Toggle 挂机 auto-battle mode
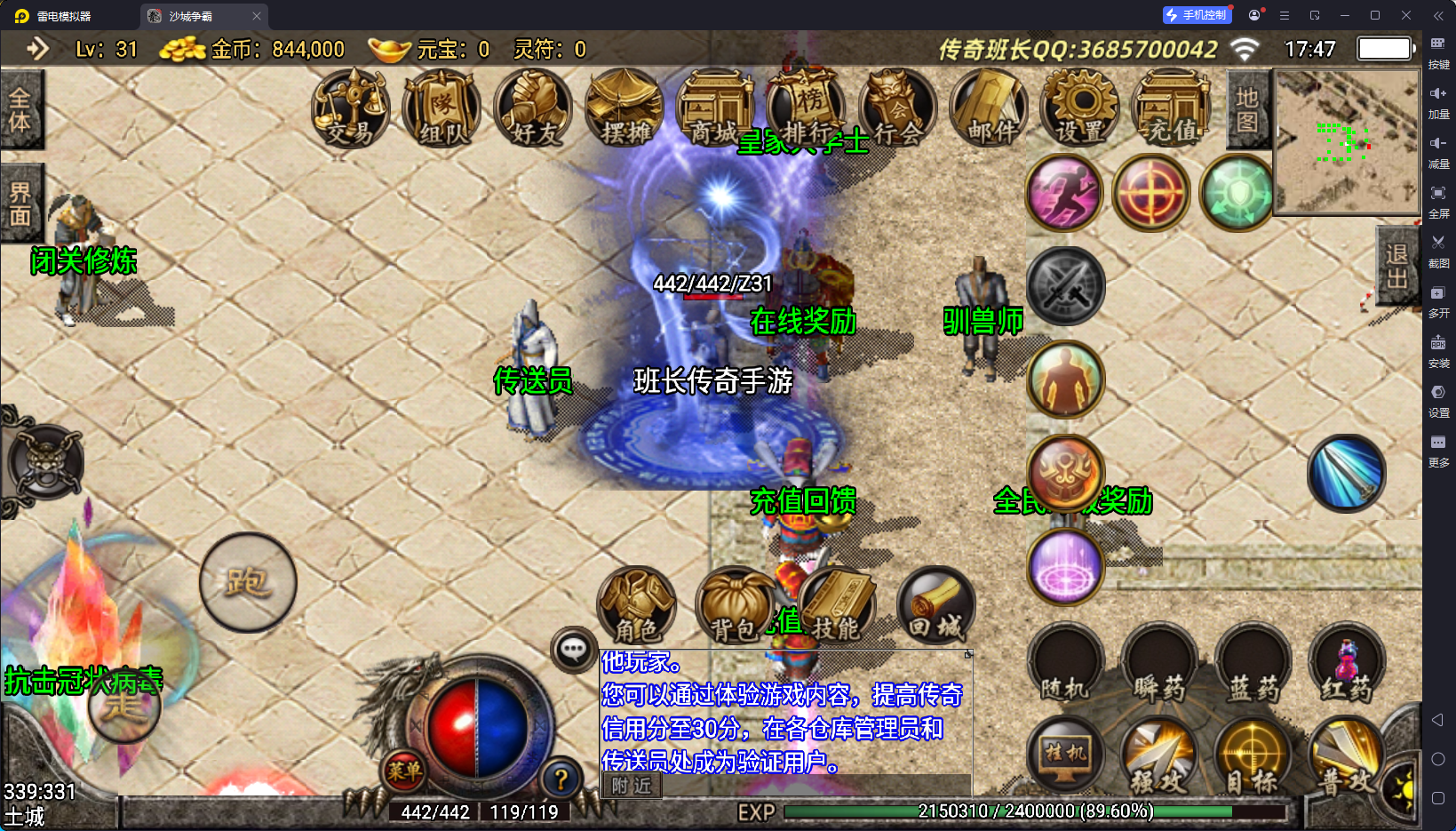The image size is (1456, 831). (x=1065, y=755)
